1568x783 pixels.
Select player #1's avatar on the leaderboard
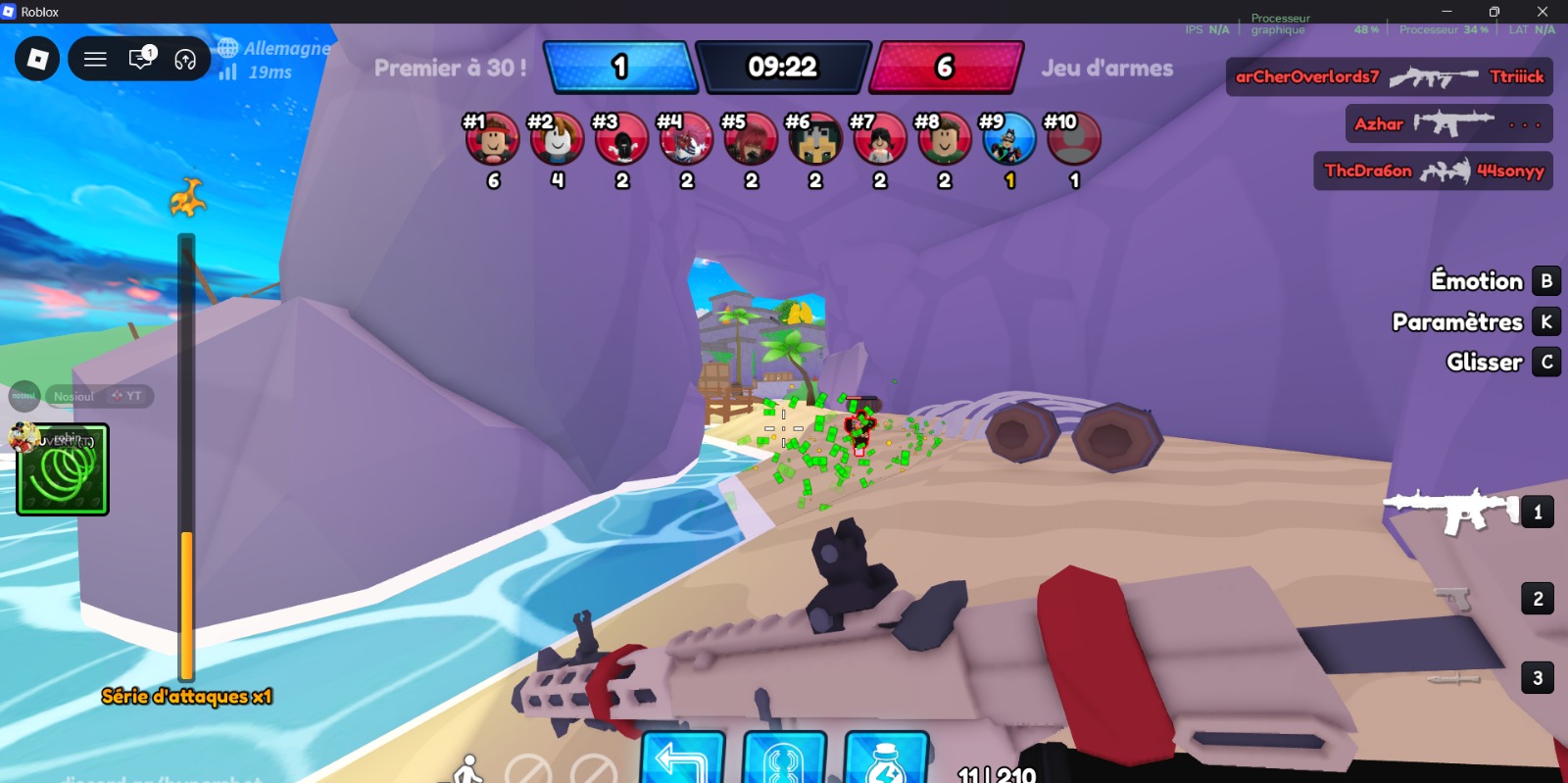point(493,138)
